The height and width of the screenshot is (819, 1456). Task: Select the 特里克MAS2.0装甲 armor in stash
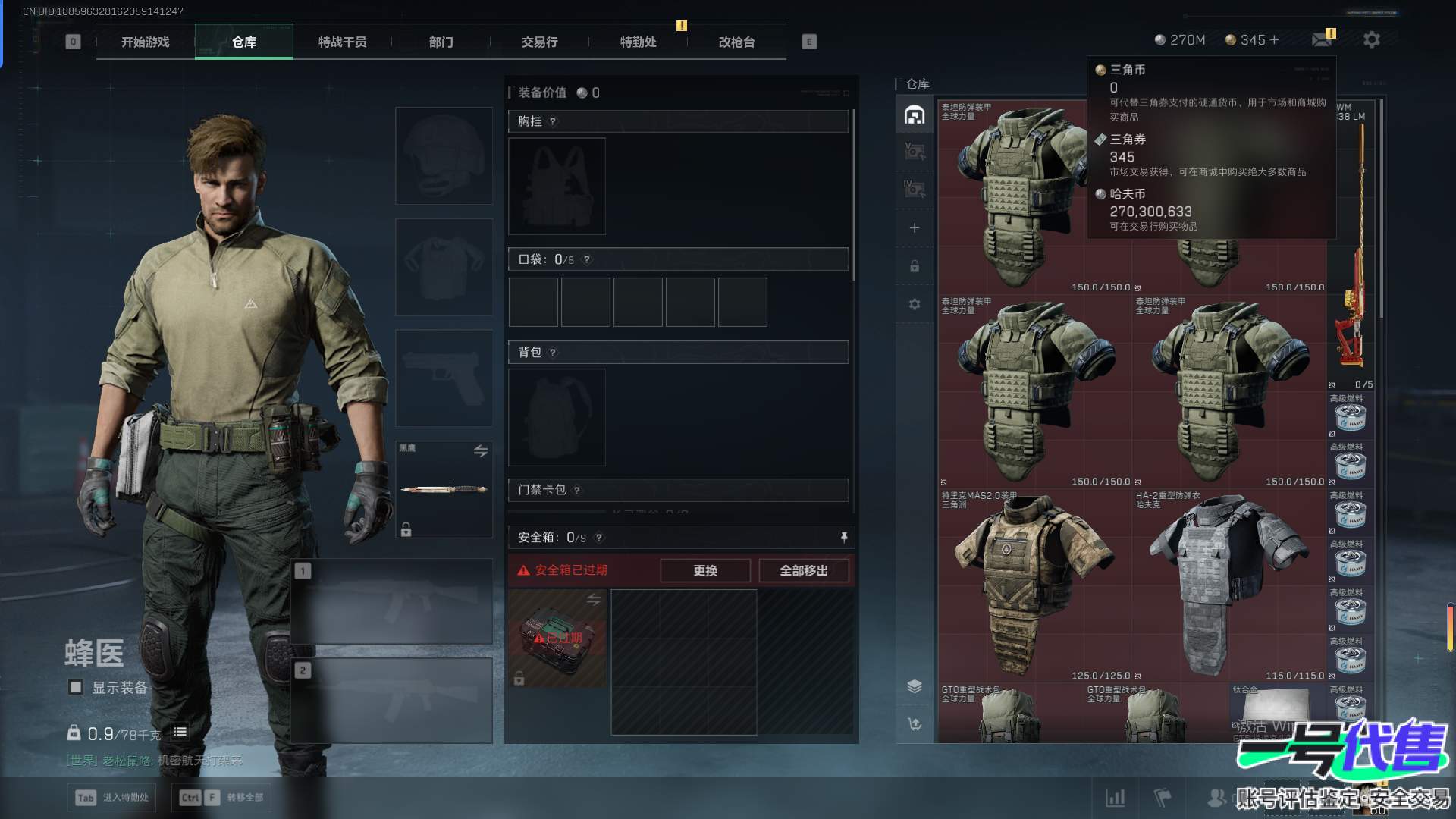[1035, 584]
